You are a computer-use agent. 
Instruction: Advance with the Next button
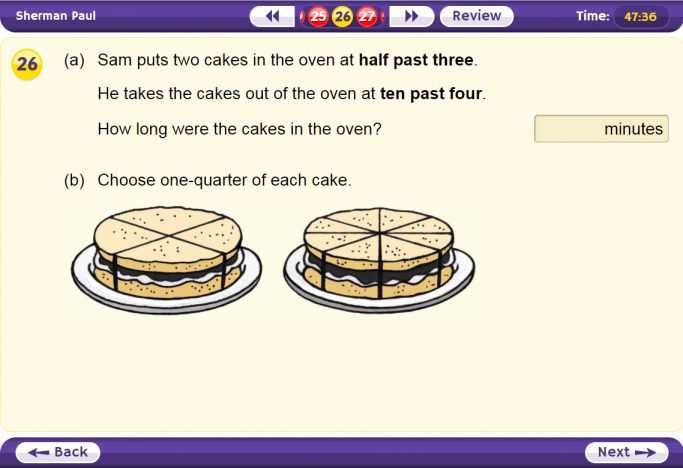tap(625, 452)
